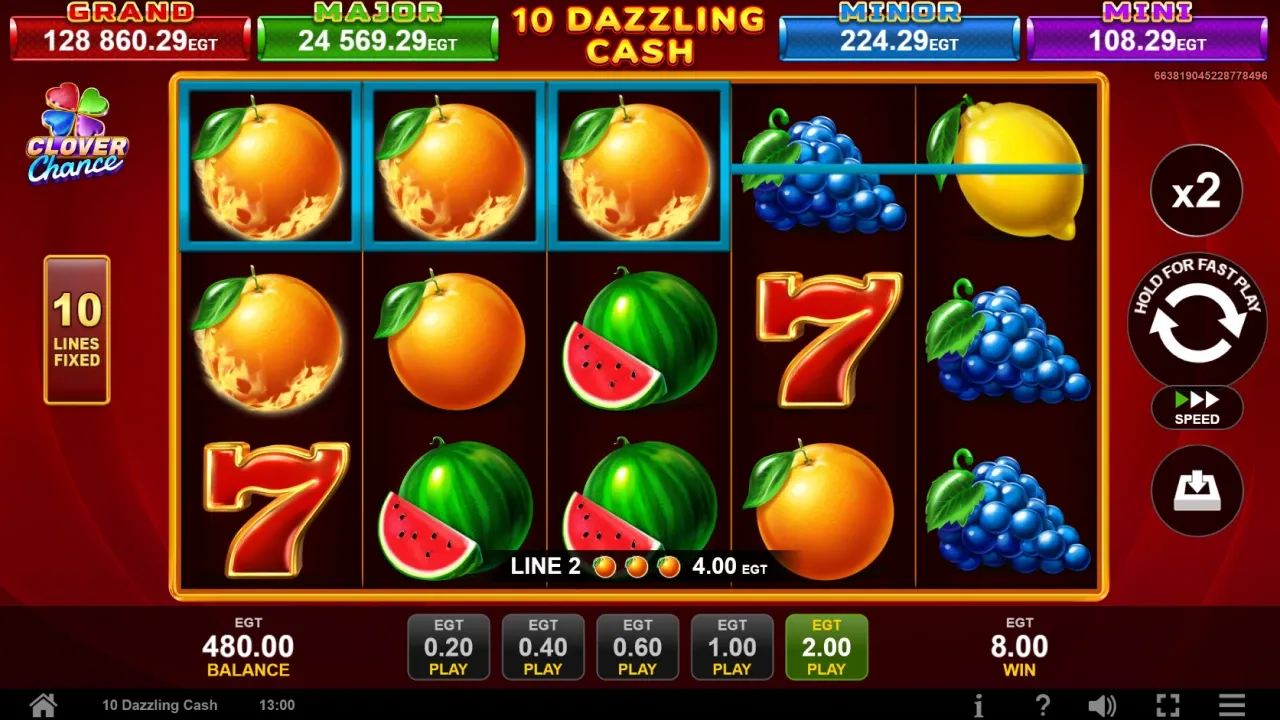Select the Speed control icon
The image size is (1280, 720).
click(x=1196, y=408)
